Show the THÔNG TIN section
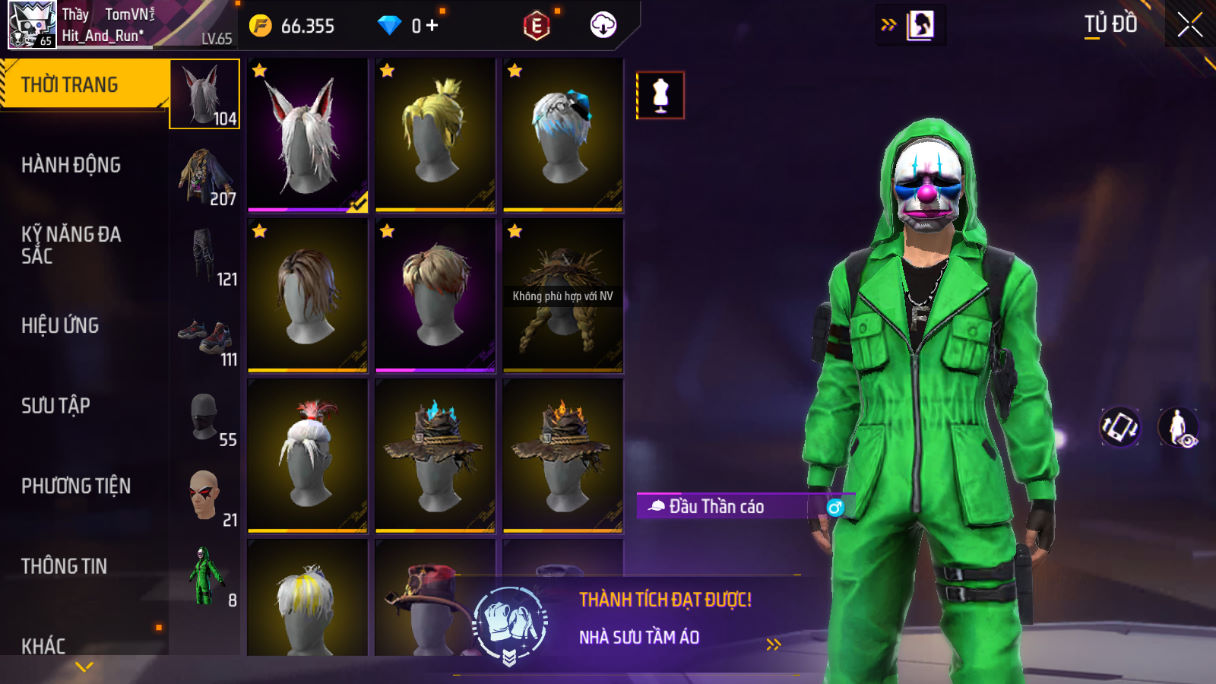 tap(64, 566)
